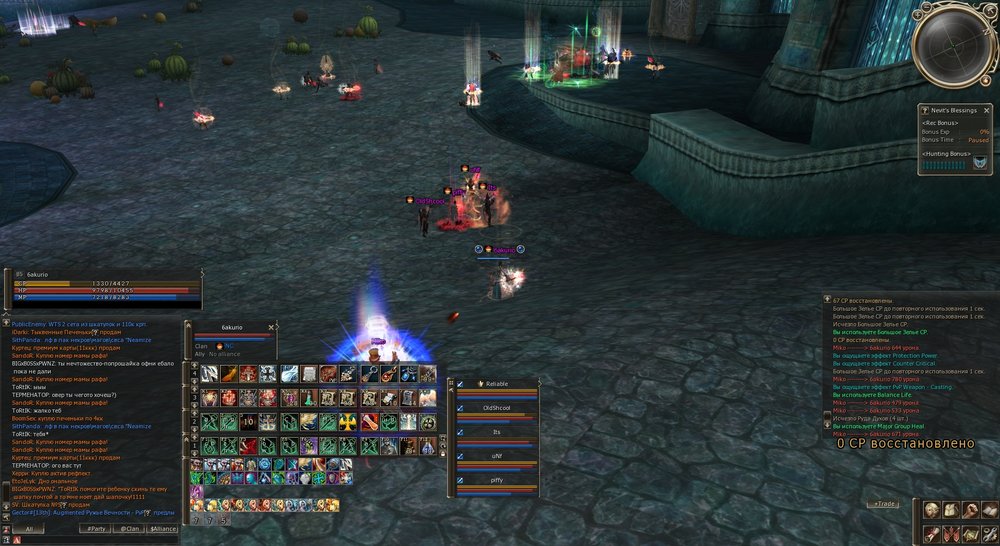
Task: Close the 6akurio target window
Action: [273, 326]
